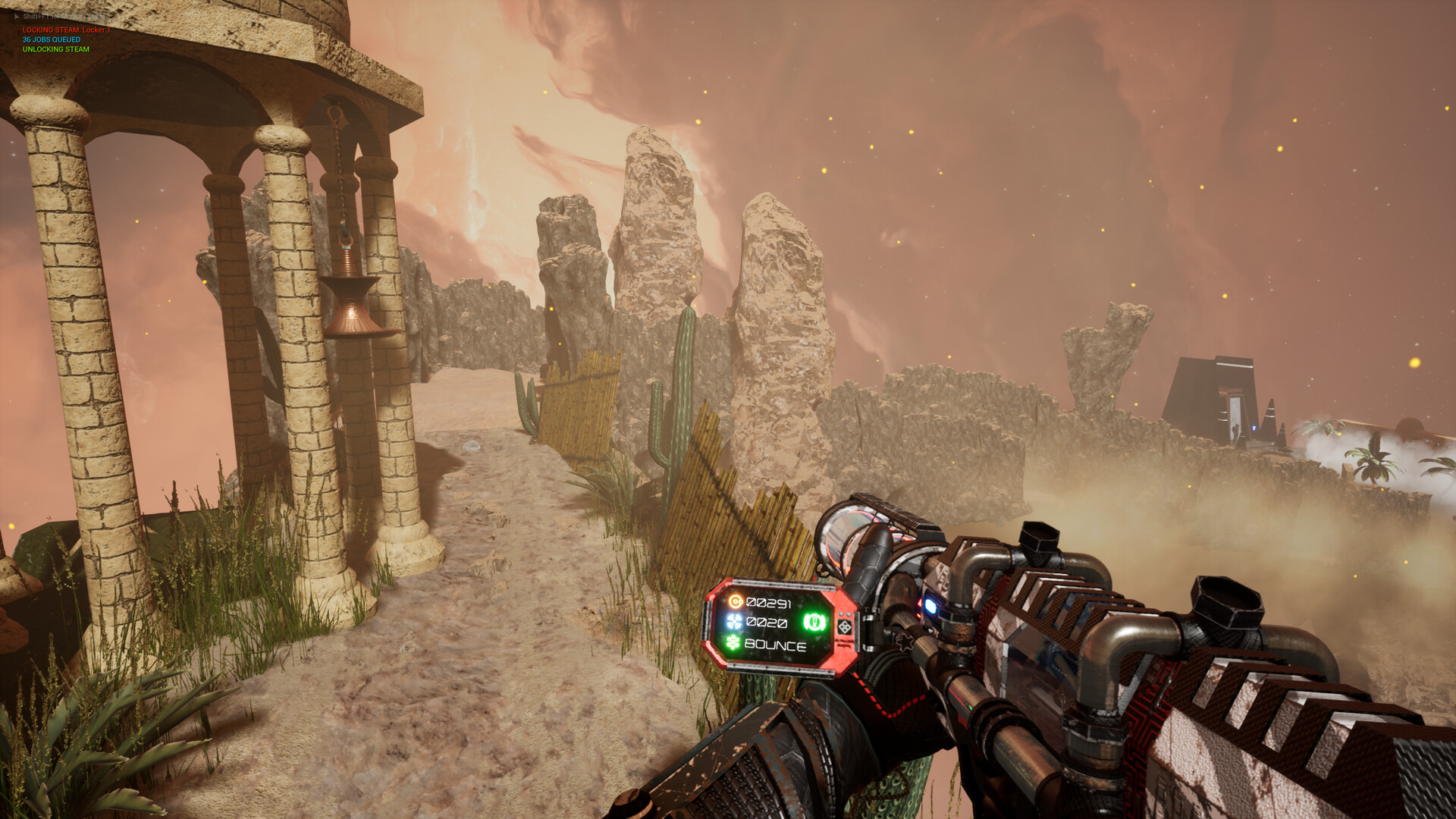Viewport: 1456px width, 819px height.
Task: Toggle the UNLOCKING STEAM status text
Action: tap(56, 49)
